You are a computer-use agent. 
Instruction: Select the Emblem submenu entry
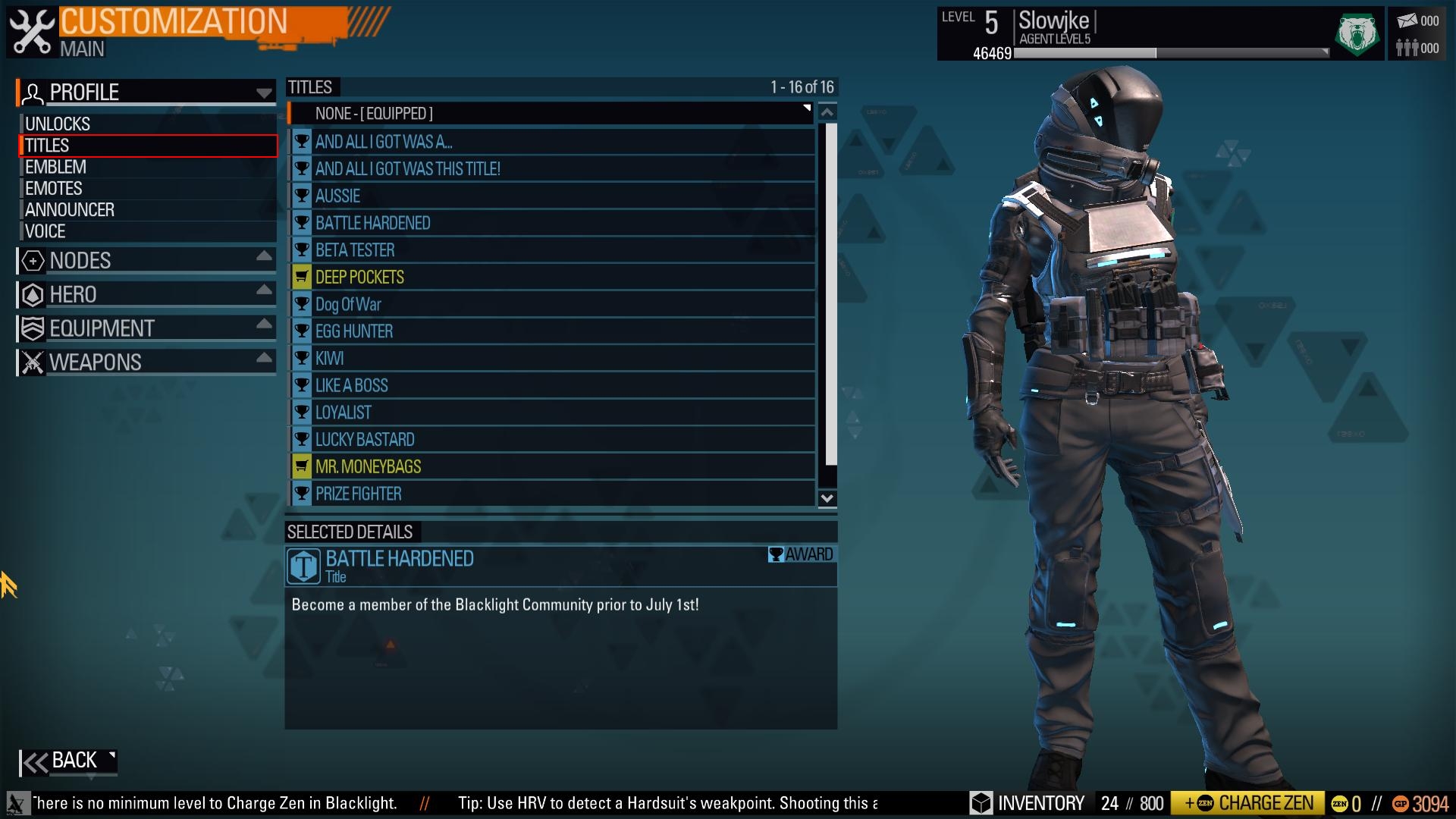(x=55, y=167)
